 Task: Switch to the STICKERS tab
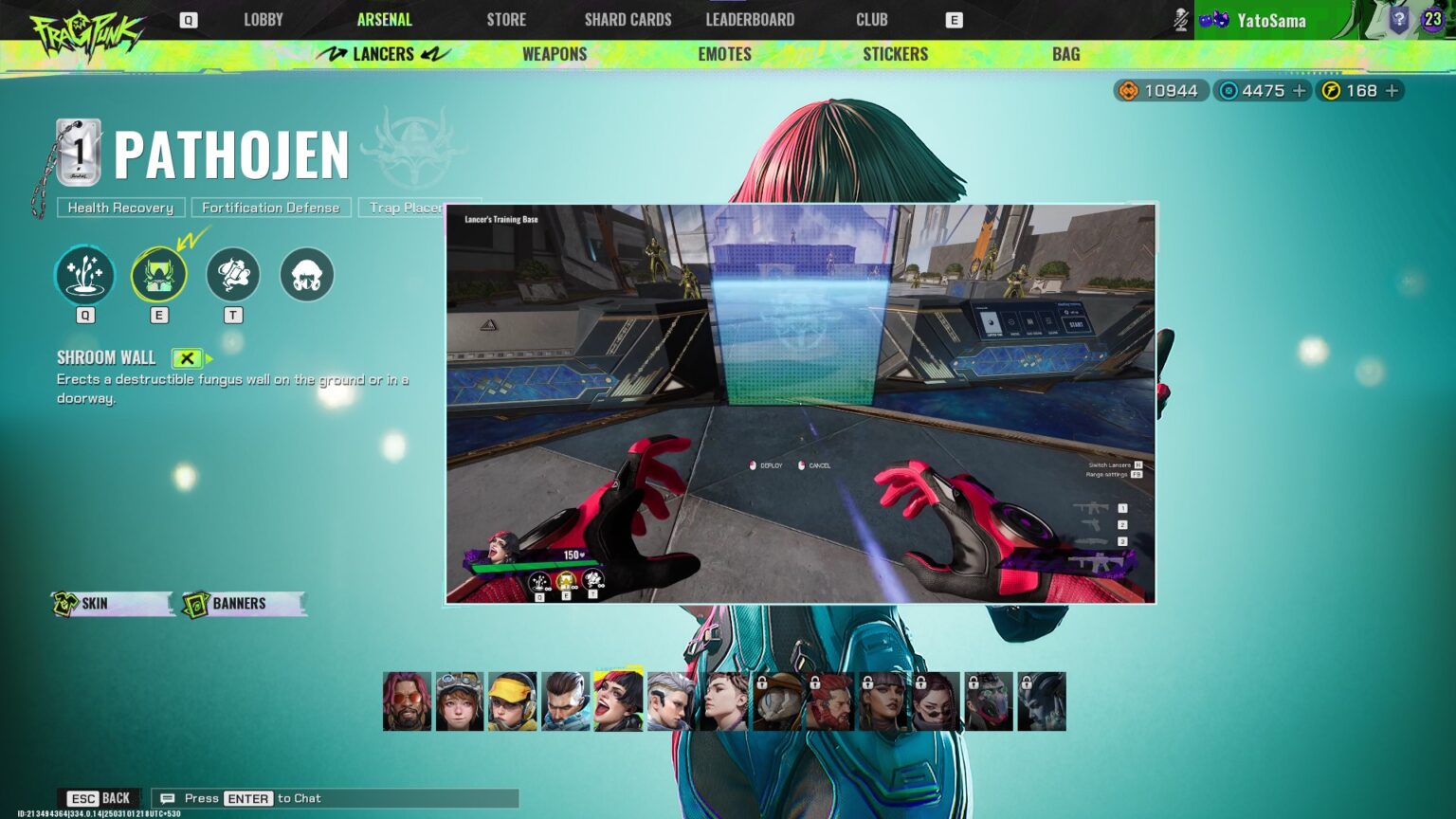(894, 54)
